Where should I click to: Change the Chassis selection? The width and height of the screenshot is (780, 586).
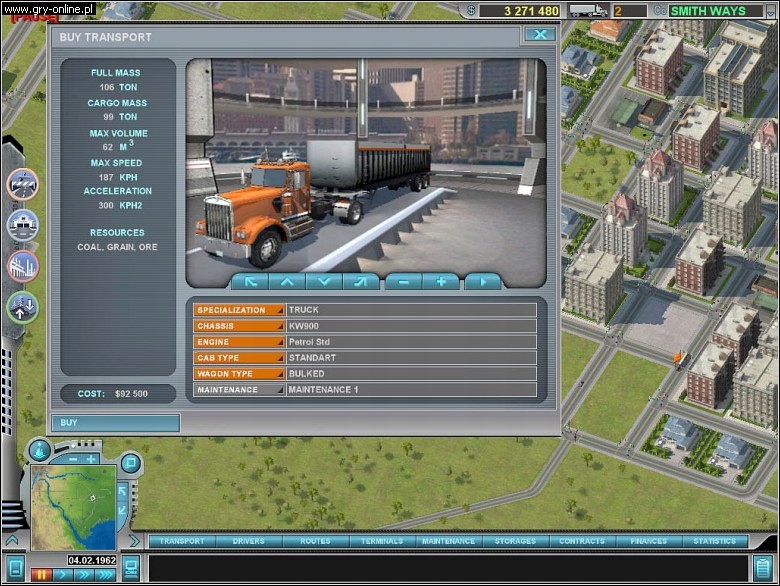pyautogui.click(x=240, y=326)
